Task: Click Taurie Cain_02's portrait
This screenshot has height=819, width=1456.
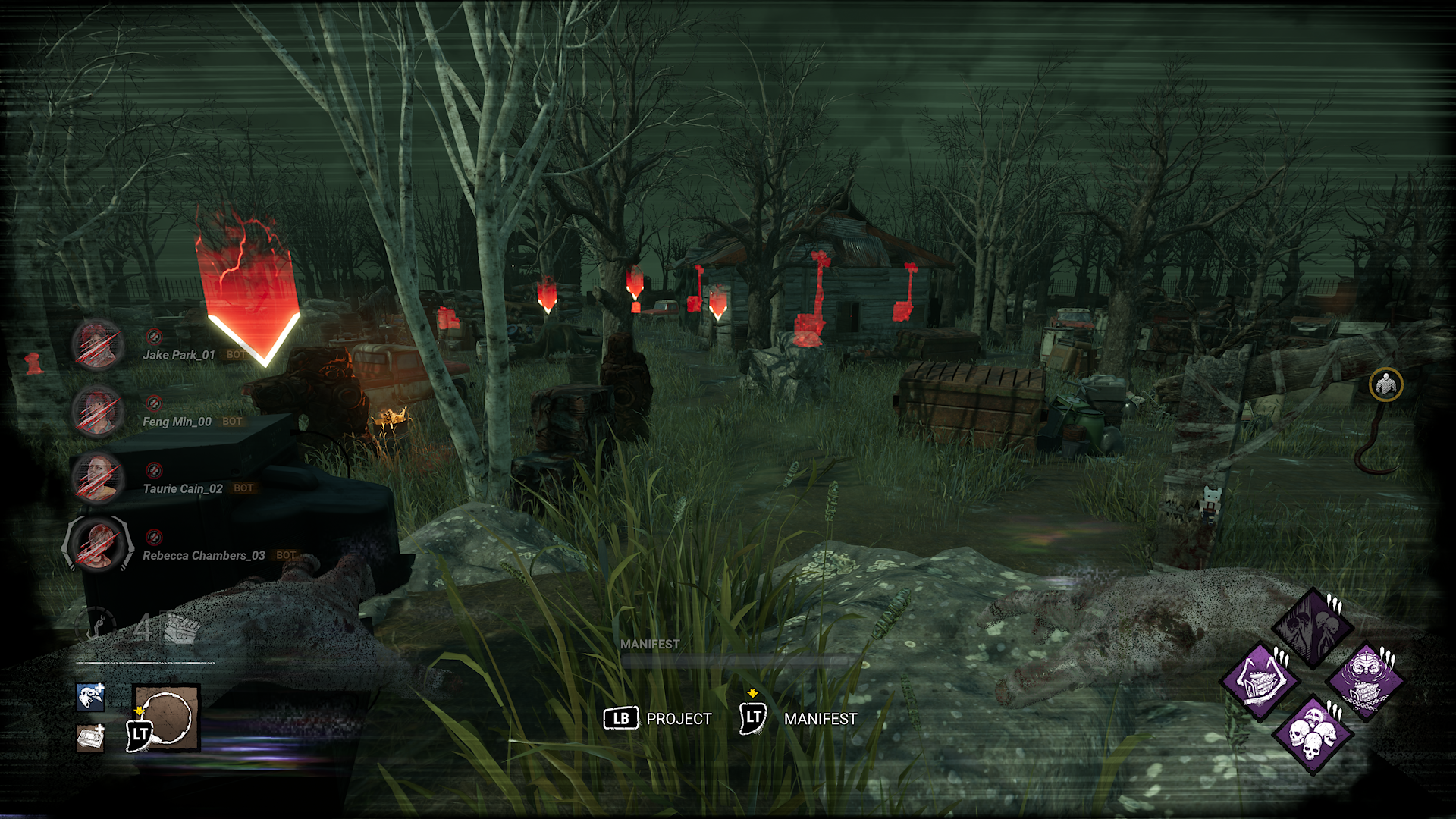Action: click(99, 478)
